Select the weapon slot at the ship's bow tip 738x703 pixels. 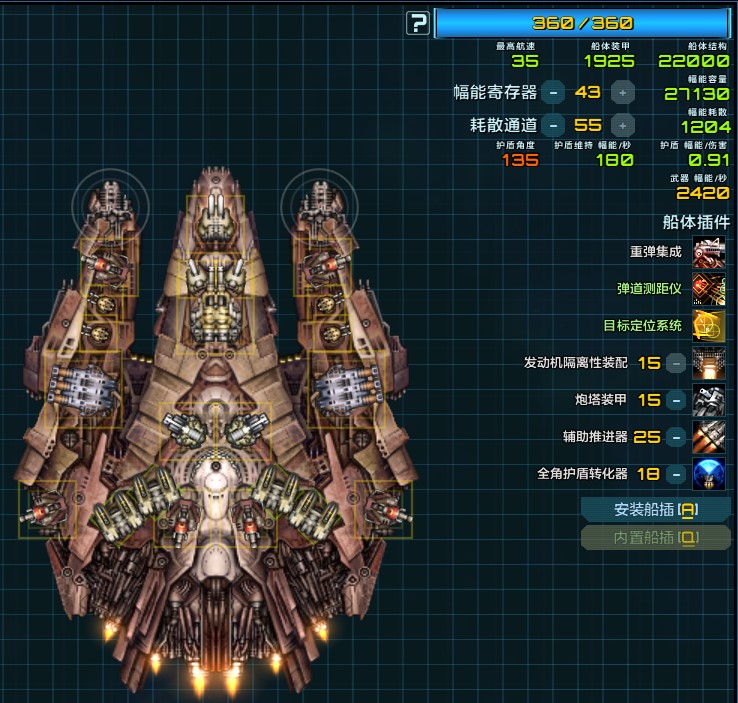pos(217,213)
